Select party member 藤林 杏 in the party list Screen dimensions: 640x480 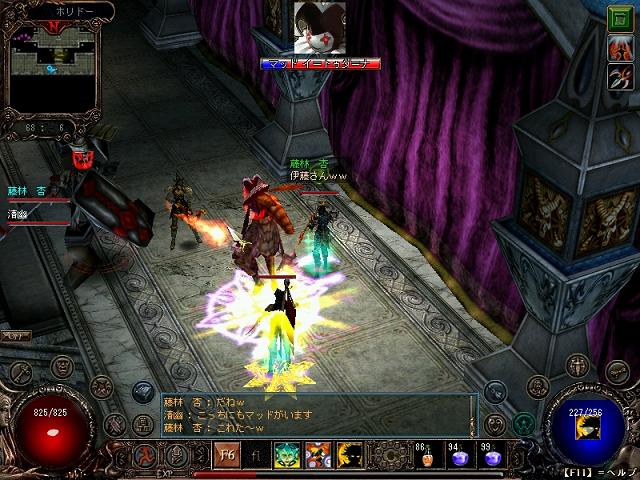coord(27,190)
